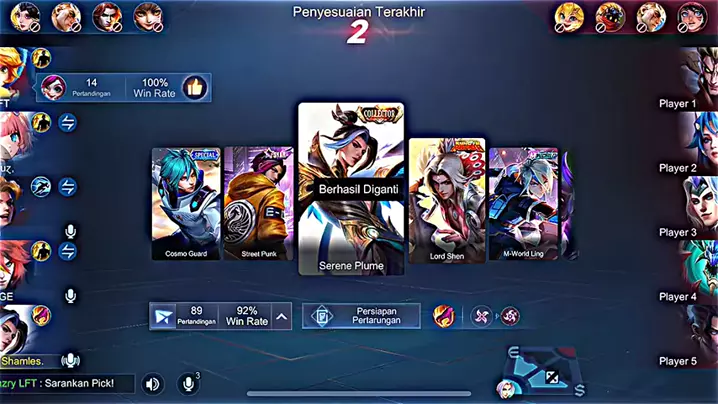Choose the Street Punk skin card
This screenshot has width=718, height=404.
click(260, 204)
